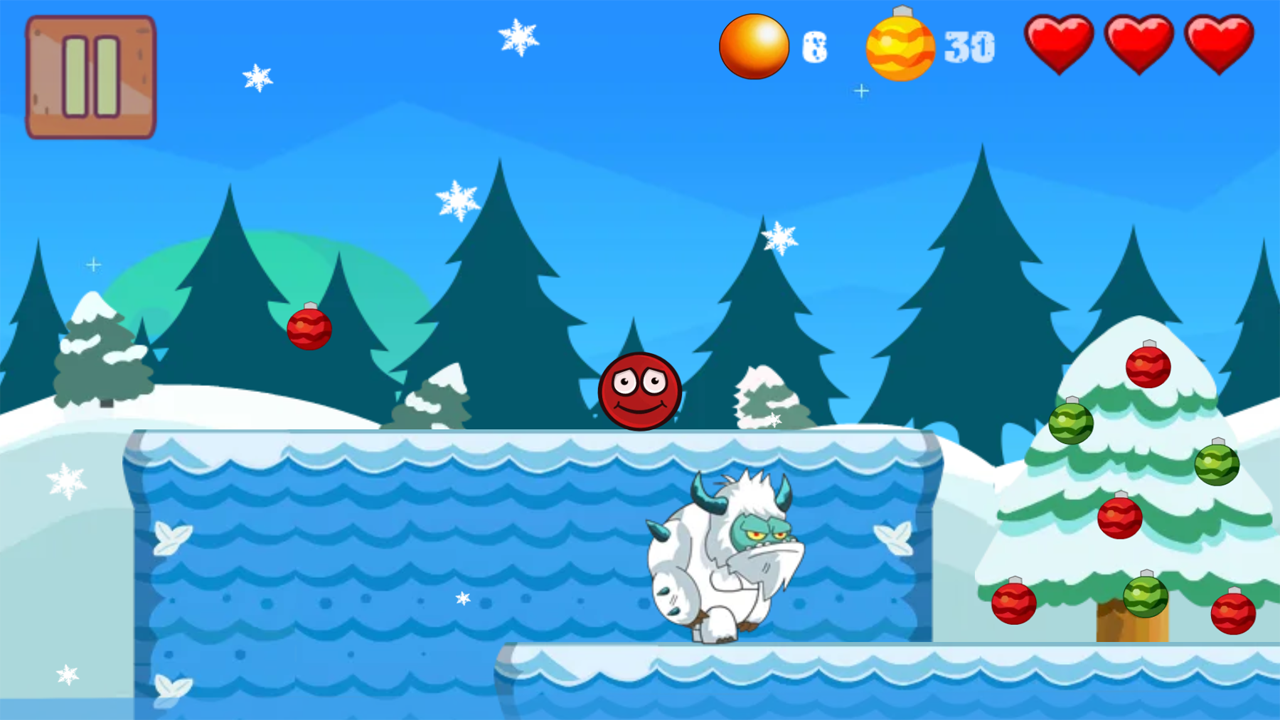Select the striped ornament counter icon
Image resolution: width=1280 pixels, height=720 pixels.
pyautogui.click(x=900, y=45)
